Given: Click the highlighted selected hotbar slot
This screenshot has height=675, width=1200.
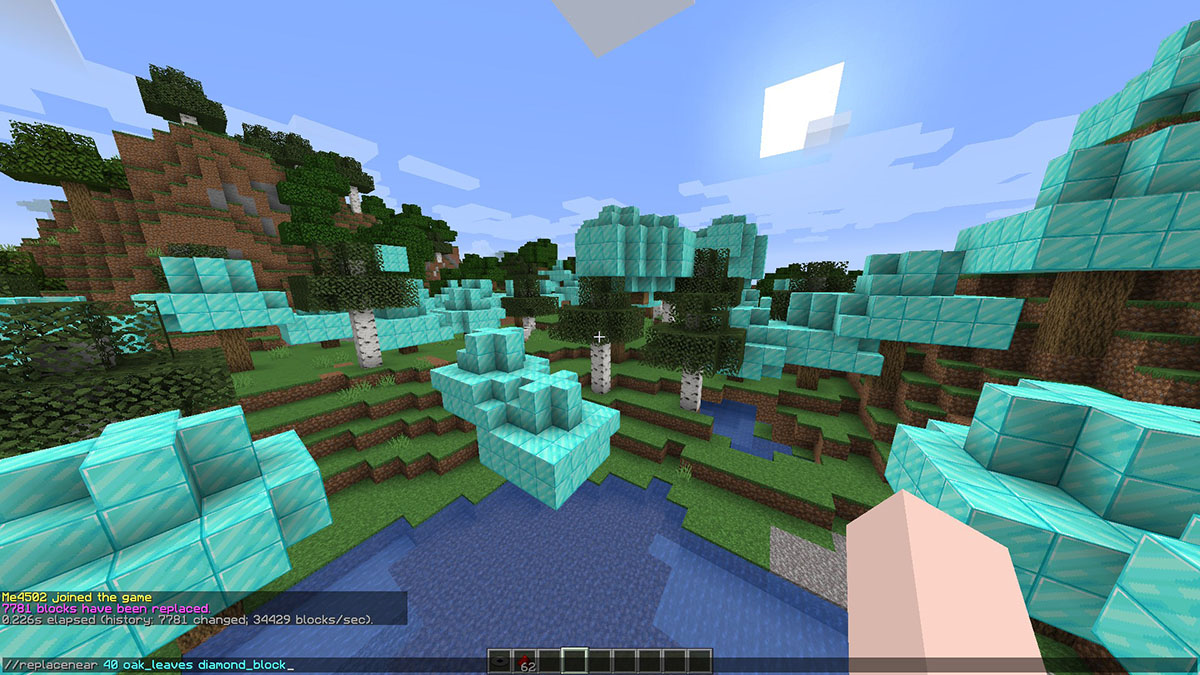Looking at the screenshot, I should point(575,660).
